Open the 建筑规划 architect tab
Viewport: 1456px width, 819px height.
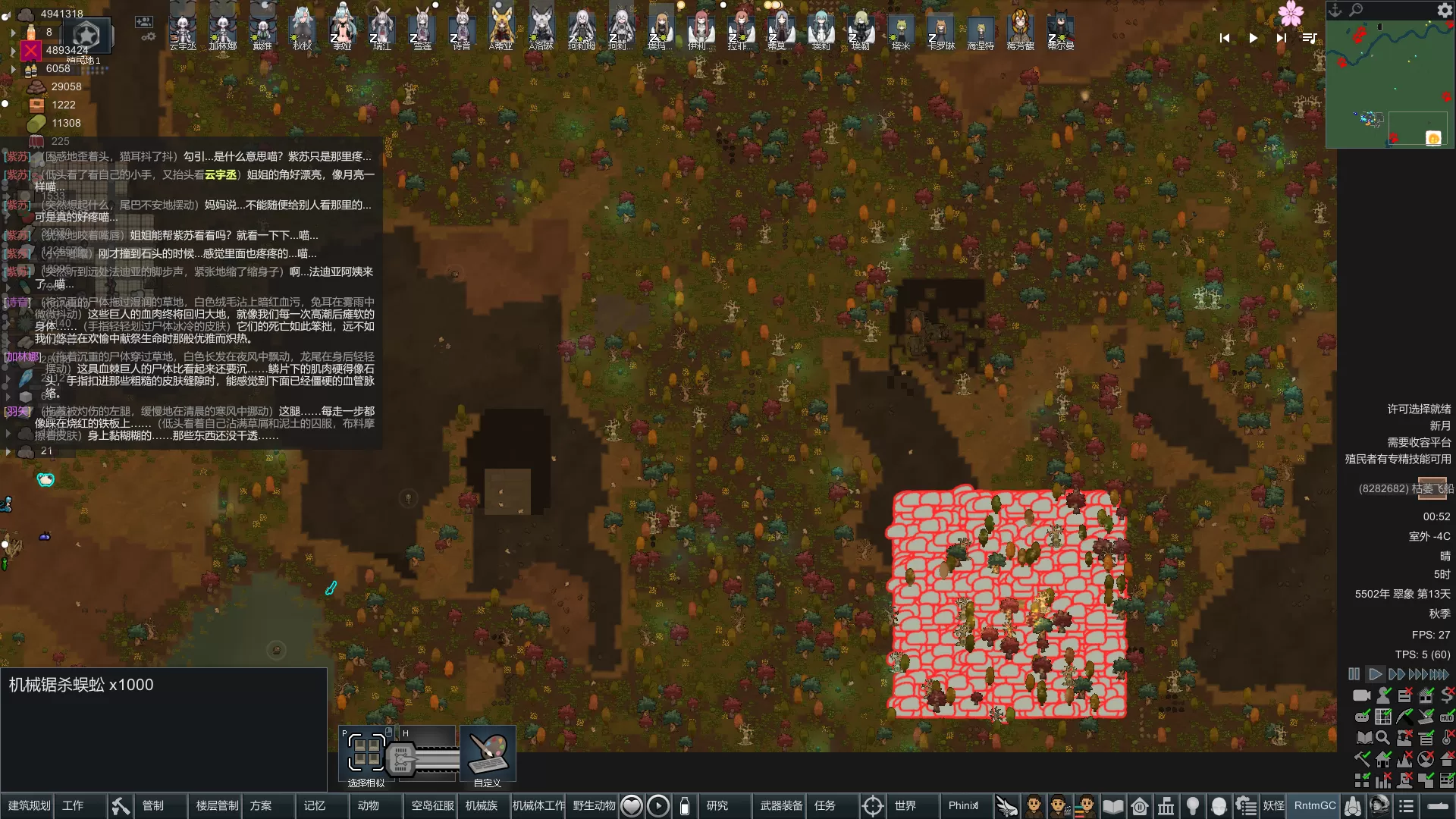(x=29, y=805)
